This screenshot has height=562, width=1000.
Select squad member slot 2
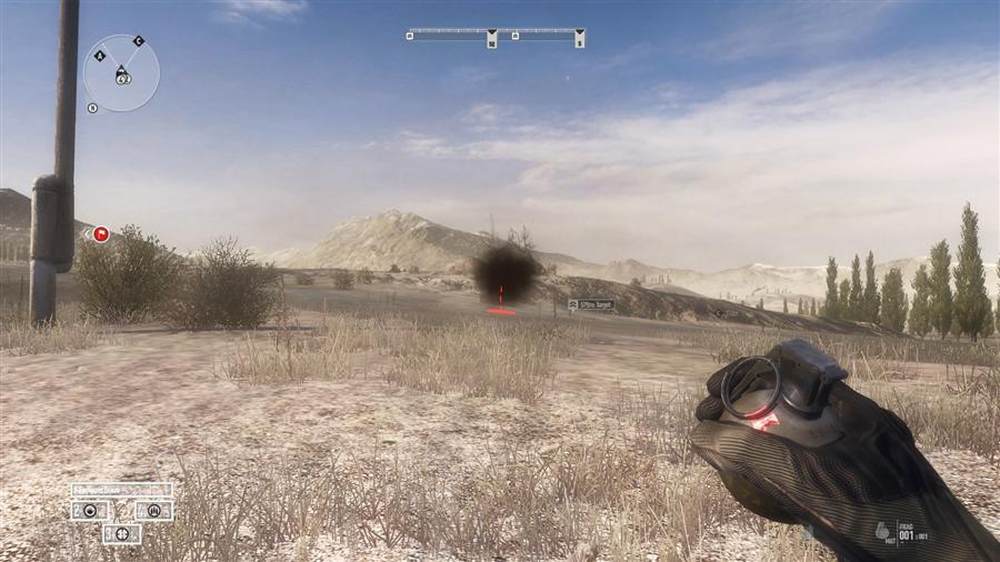(91, 510)
